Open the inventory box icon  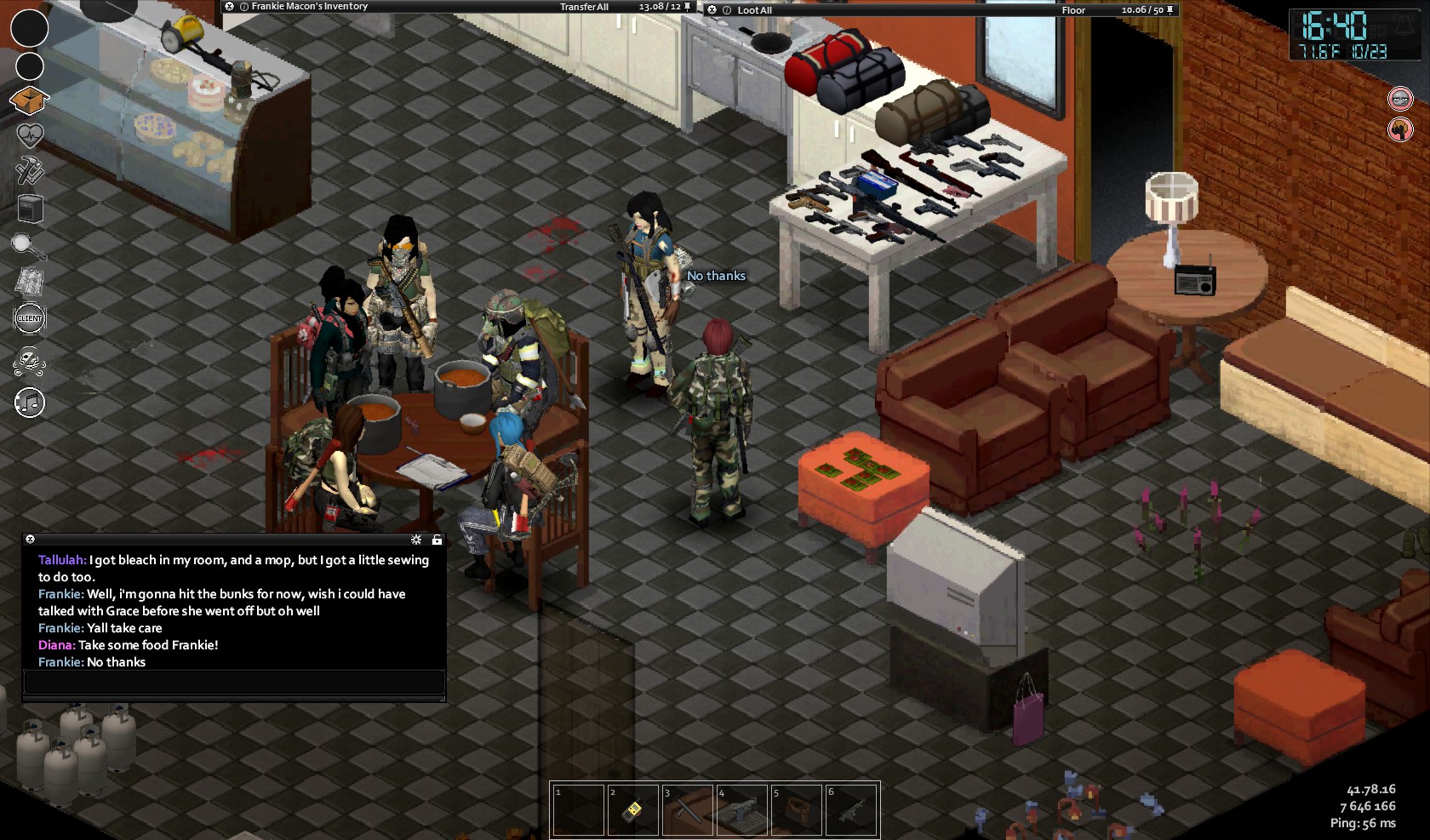coord(30,100)
